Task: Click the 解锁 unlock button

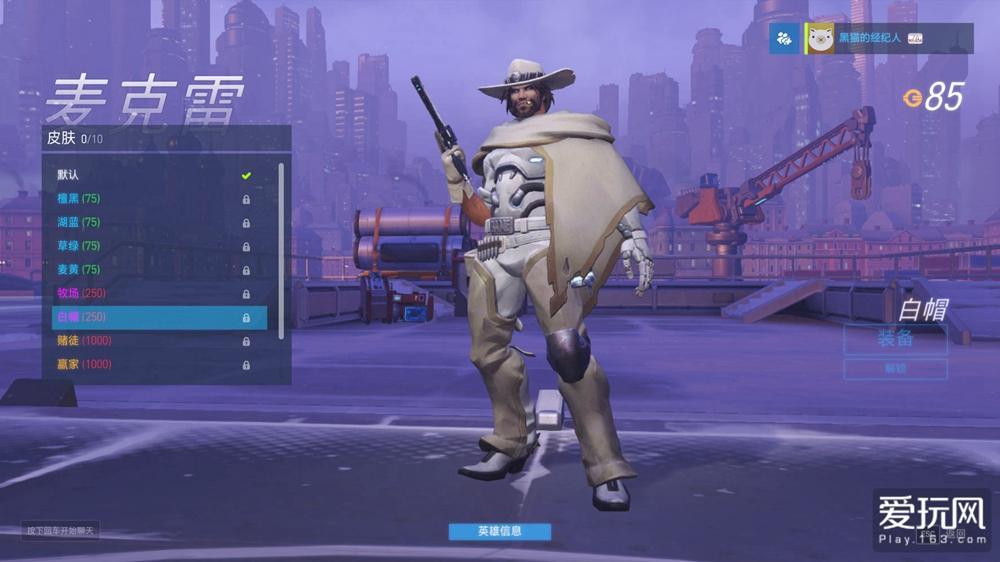Action: tap(895, 369)
